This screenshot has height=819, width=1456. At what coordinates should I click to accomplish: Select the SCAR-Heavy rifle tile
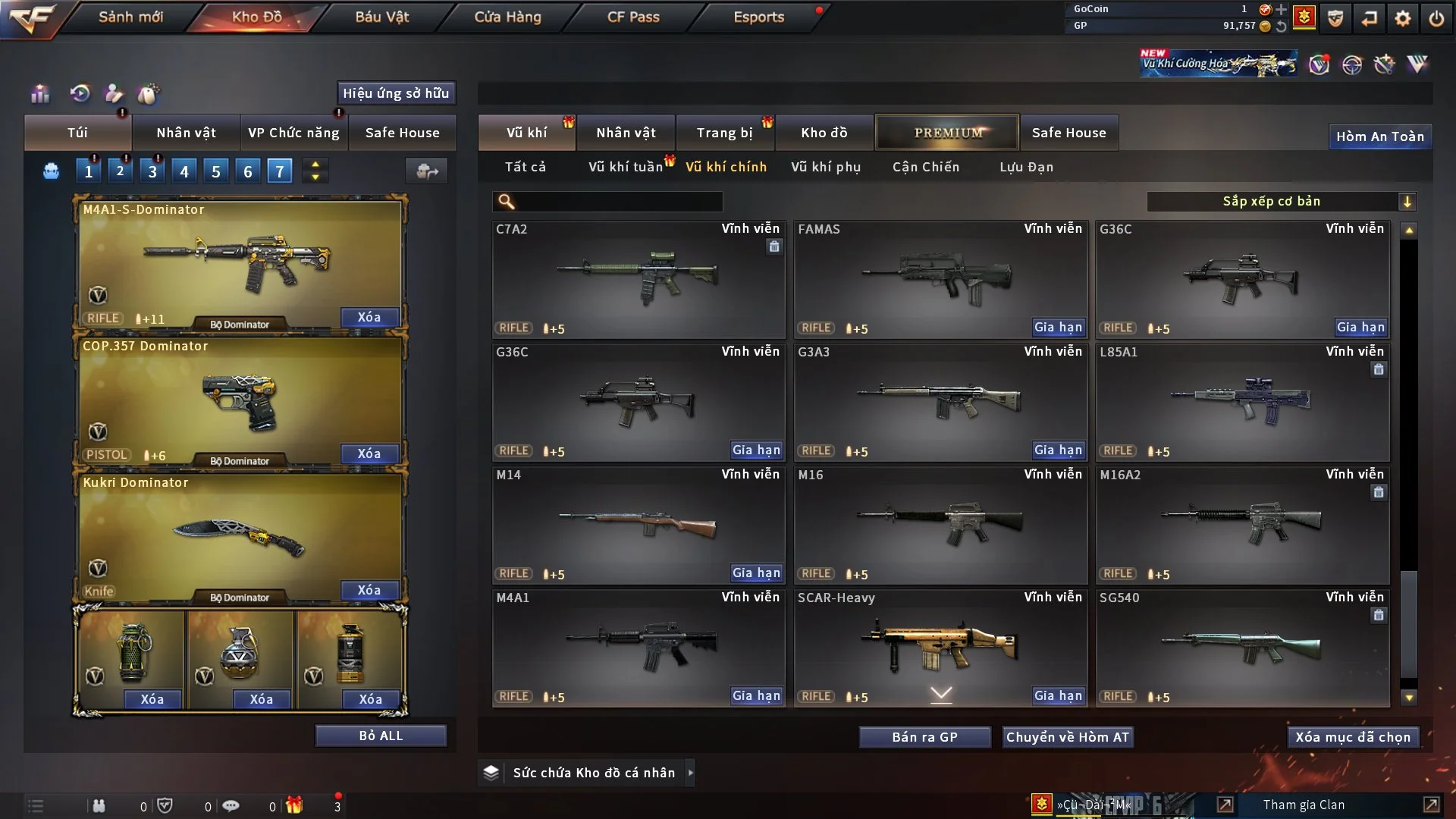[940, 645]
